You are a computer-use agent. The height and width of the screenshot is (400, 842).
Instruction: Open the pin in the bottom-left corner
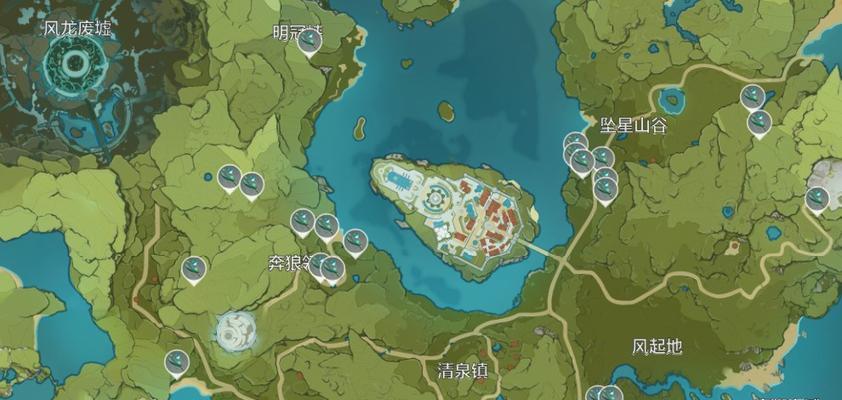[177, 362]
